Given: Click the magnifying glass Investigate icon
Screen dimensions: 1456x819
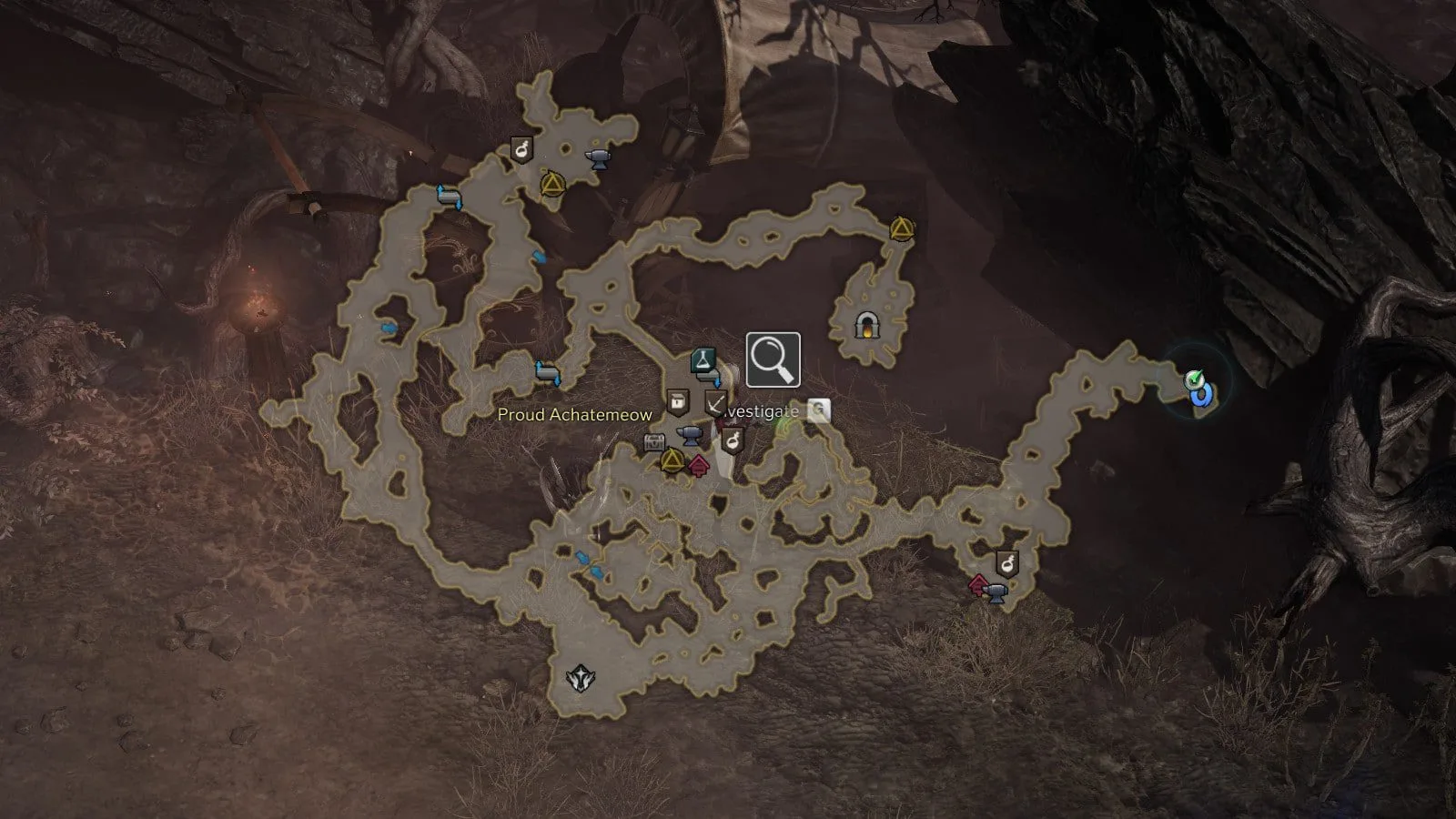Looking at the screenshot, I should pyautogui.click(x=773, y=359).
